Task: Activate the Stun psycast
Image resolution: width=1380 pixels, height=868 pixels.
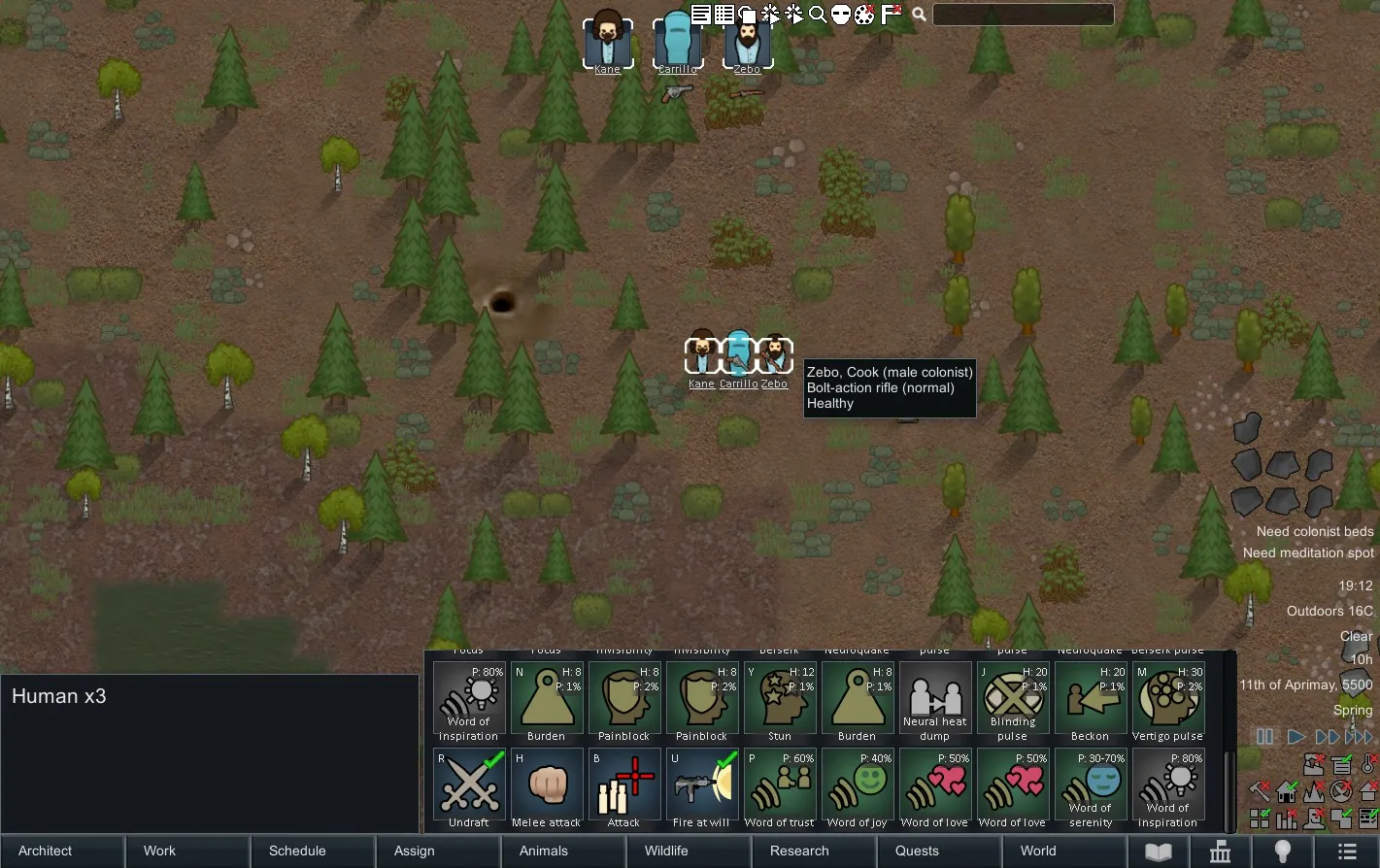Action: pyautogui.click(x=780, y=697)
